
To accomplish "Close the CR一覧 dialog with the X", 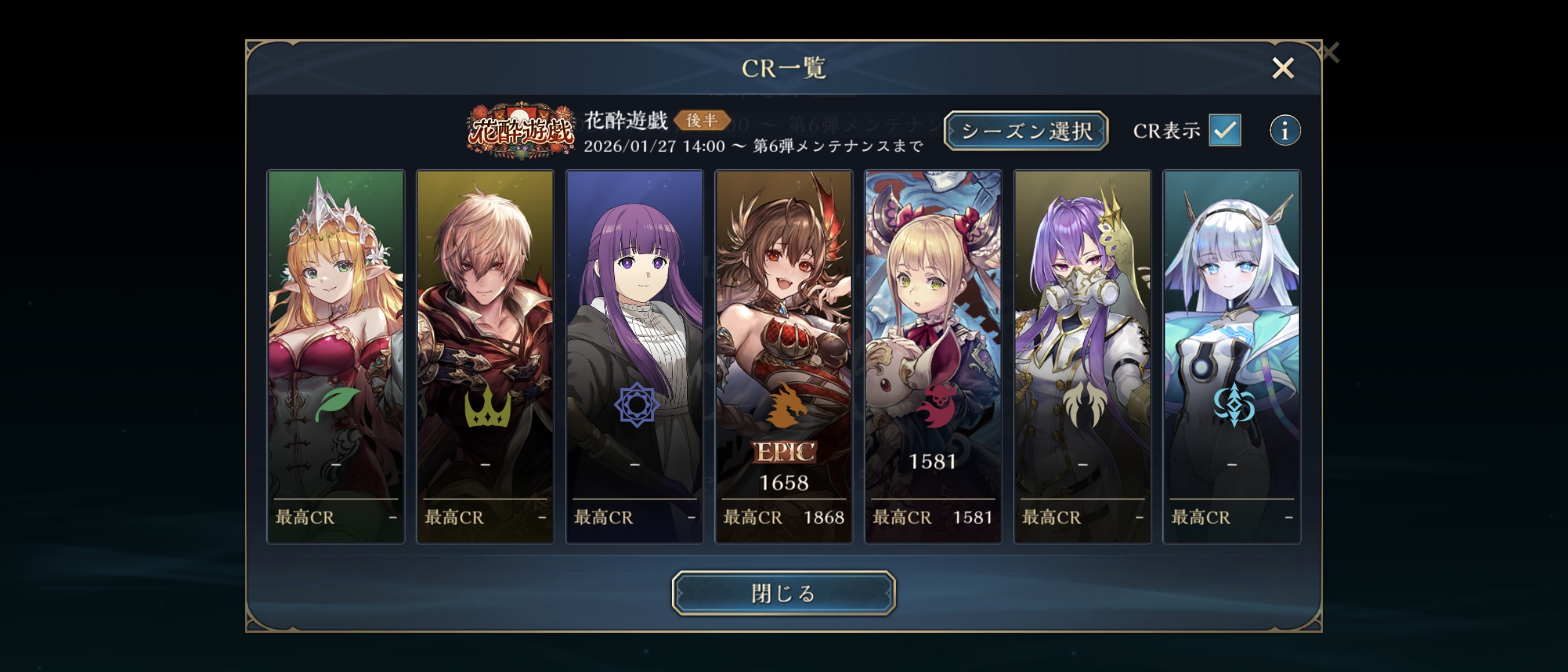I will 1282,68.
